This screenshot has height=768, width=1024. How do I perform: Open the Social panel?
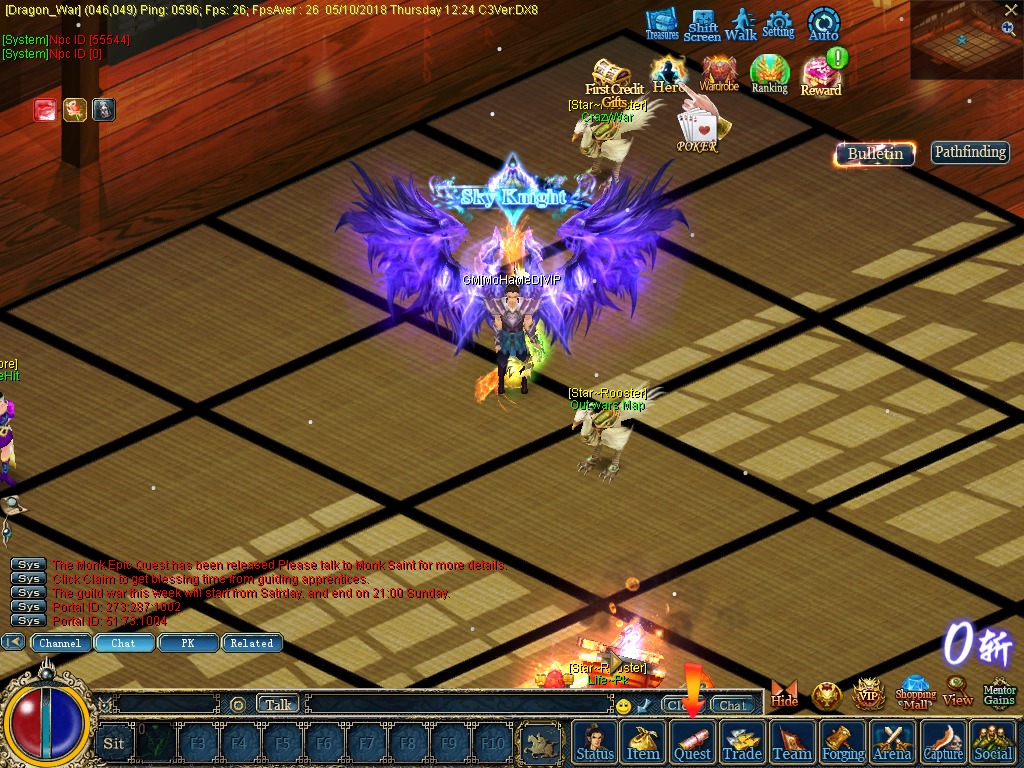point(992,742)
